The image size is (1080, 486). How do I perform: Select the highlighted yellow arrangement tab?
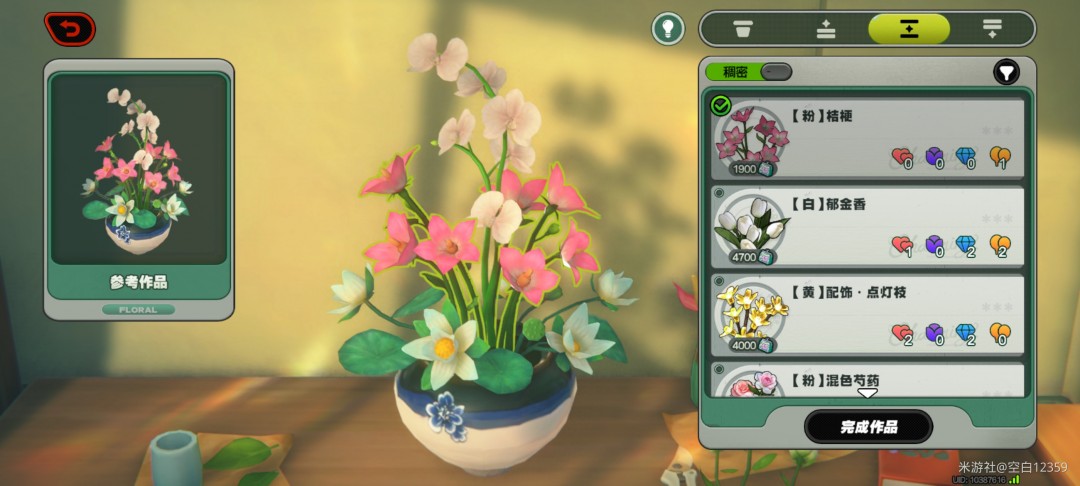pos(908,28)
